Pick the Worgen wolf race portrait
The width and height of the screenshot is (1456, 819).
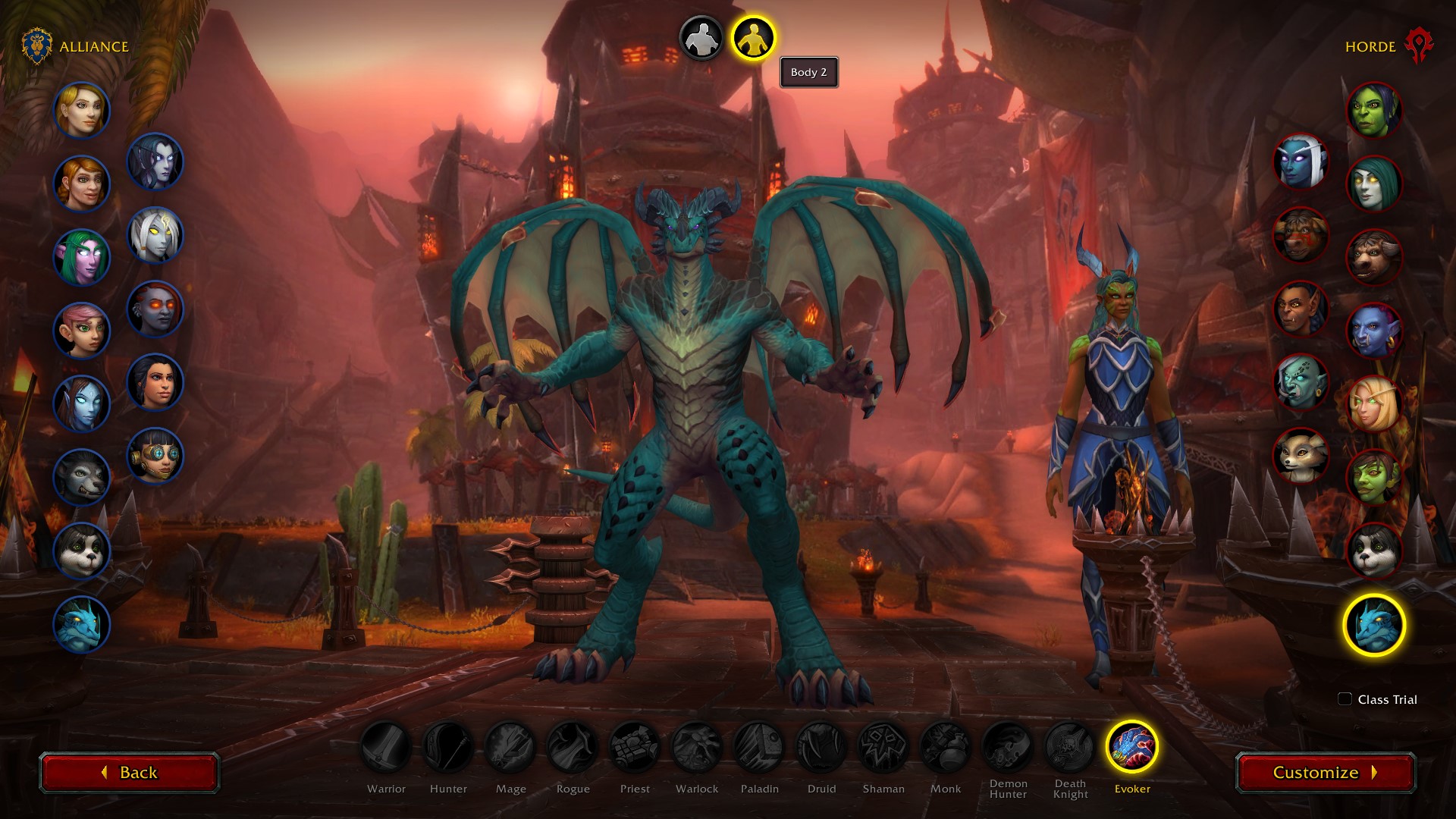tap(82, 478)
